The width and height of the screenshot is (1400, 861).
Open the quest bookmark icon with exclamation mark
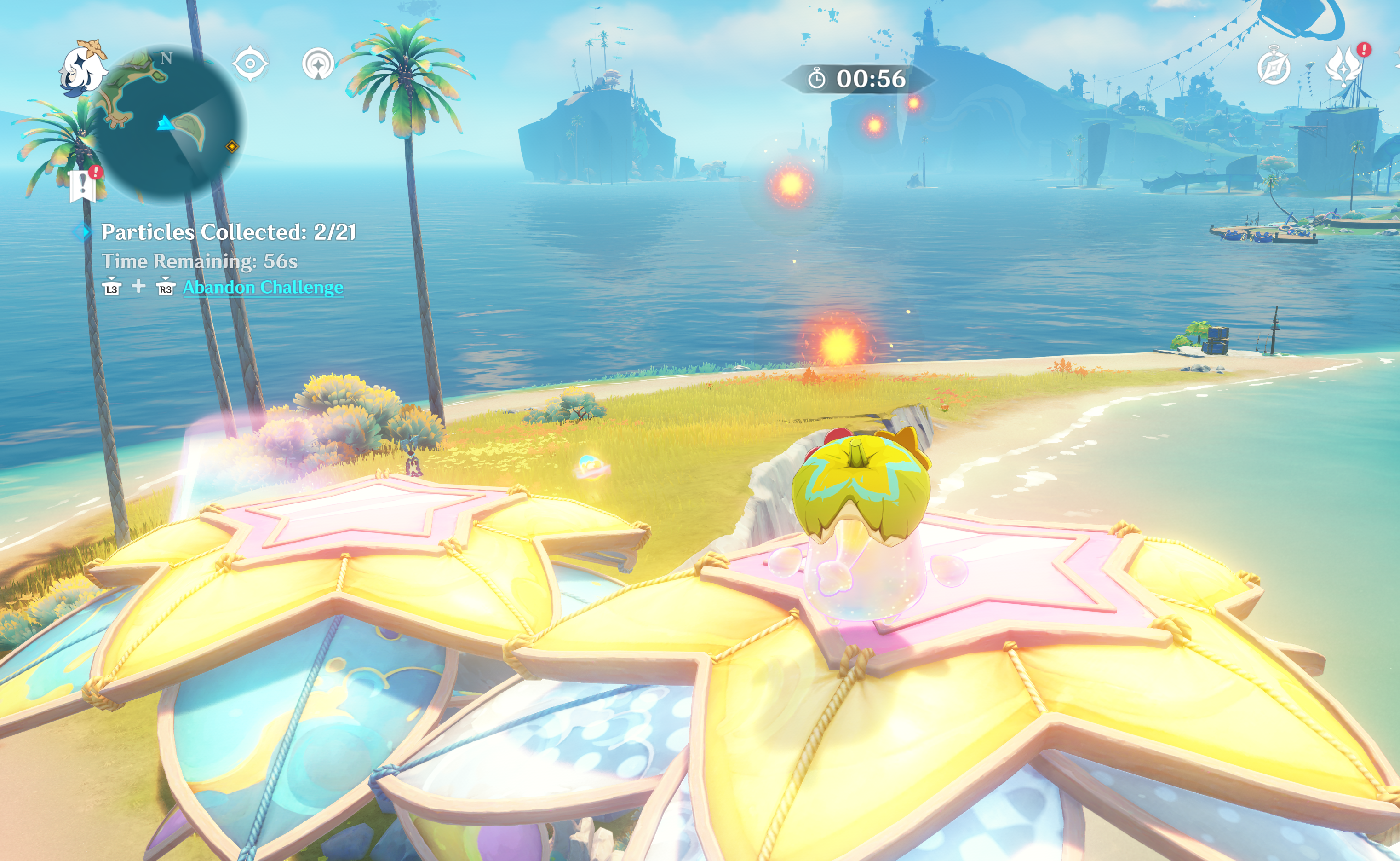83,185
